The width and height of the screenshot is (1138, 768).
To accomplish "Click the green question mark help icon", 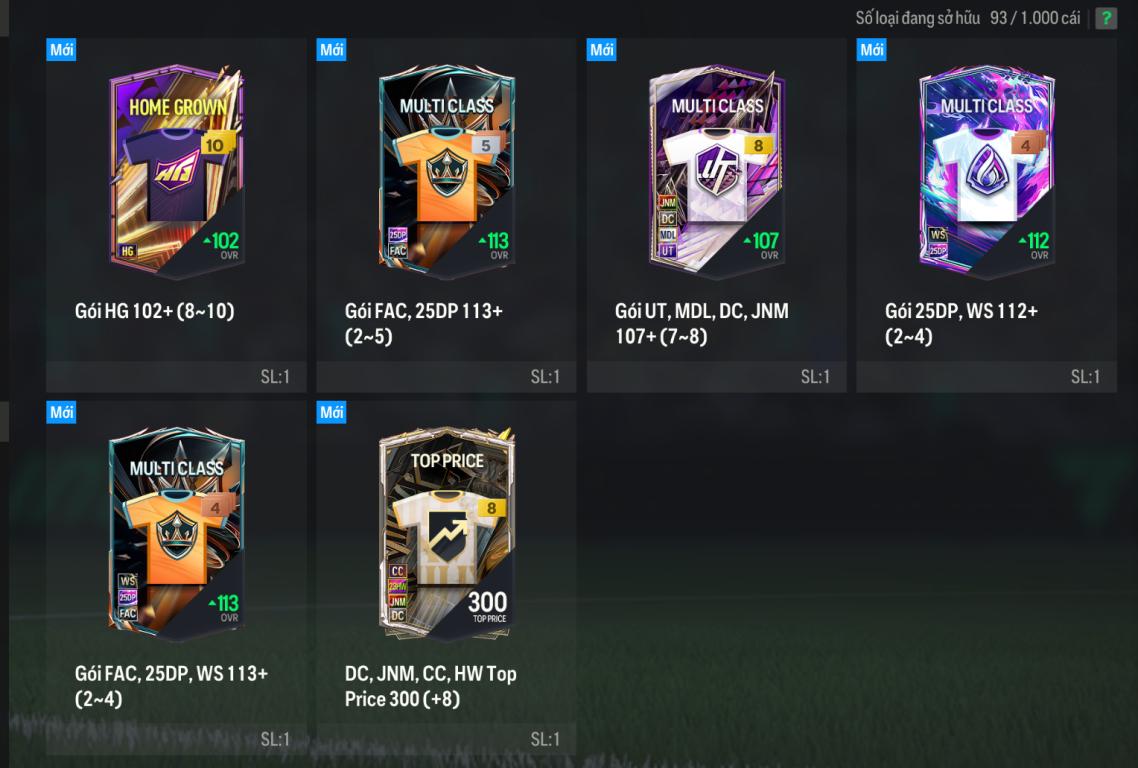I will (x=1105, y=18).
